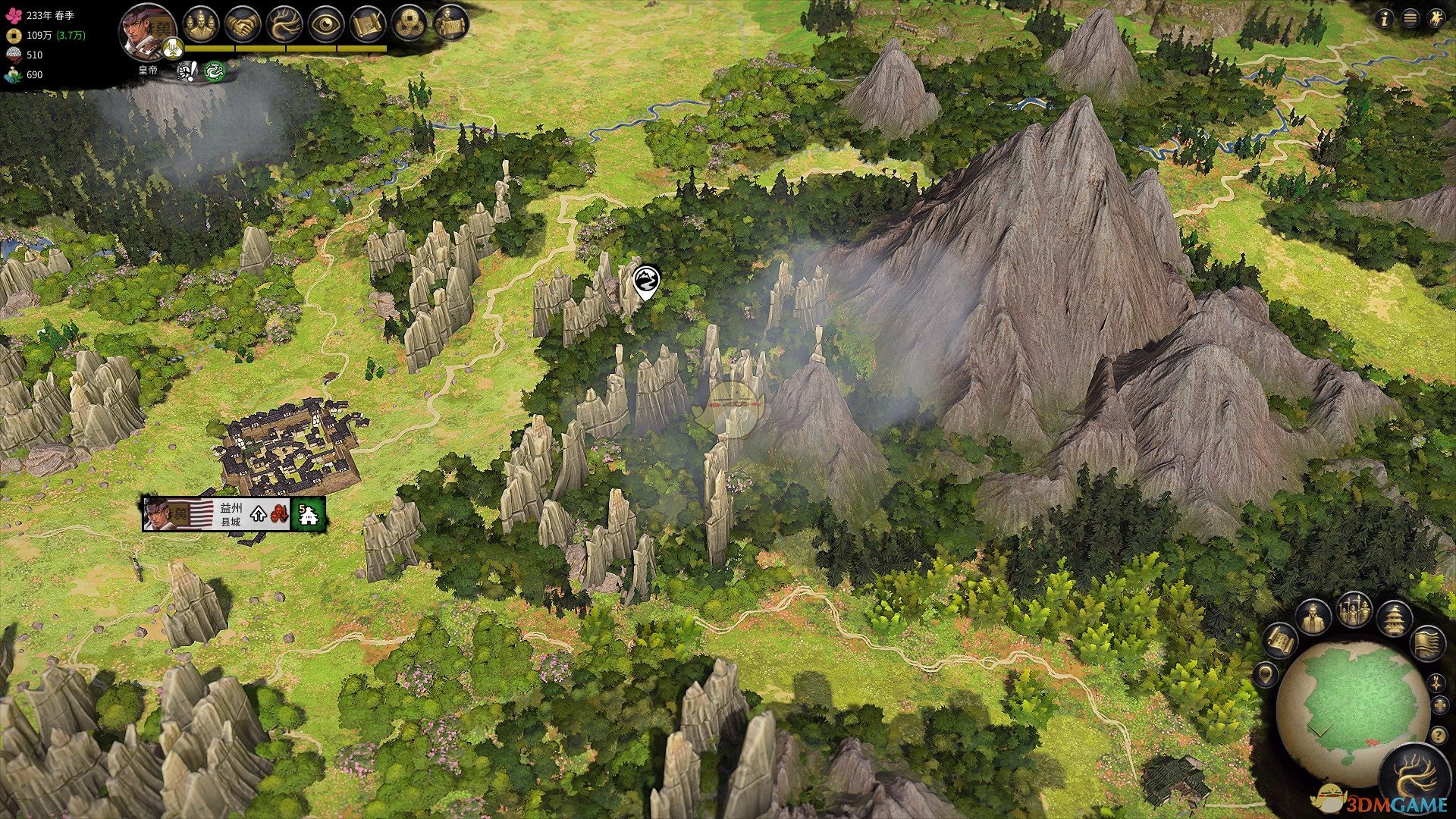Open the treasury coins icon
The height and width of the screenshot is (819, 1456).
click(x=410, y=24)
